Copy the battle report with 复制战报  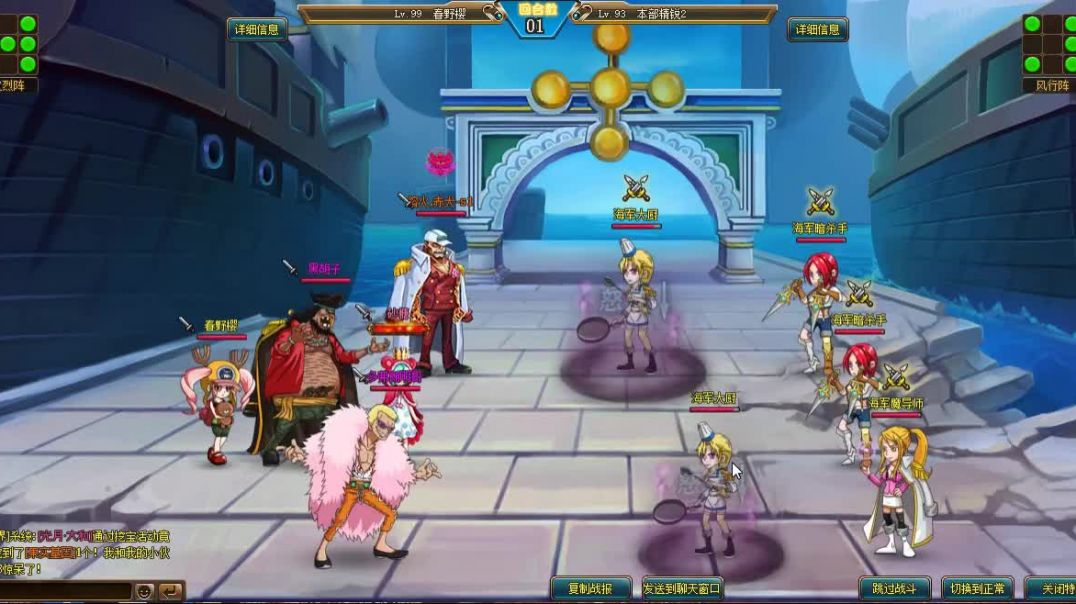click(x=591, y=588)
